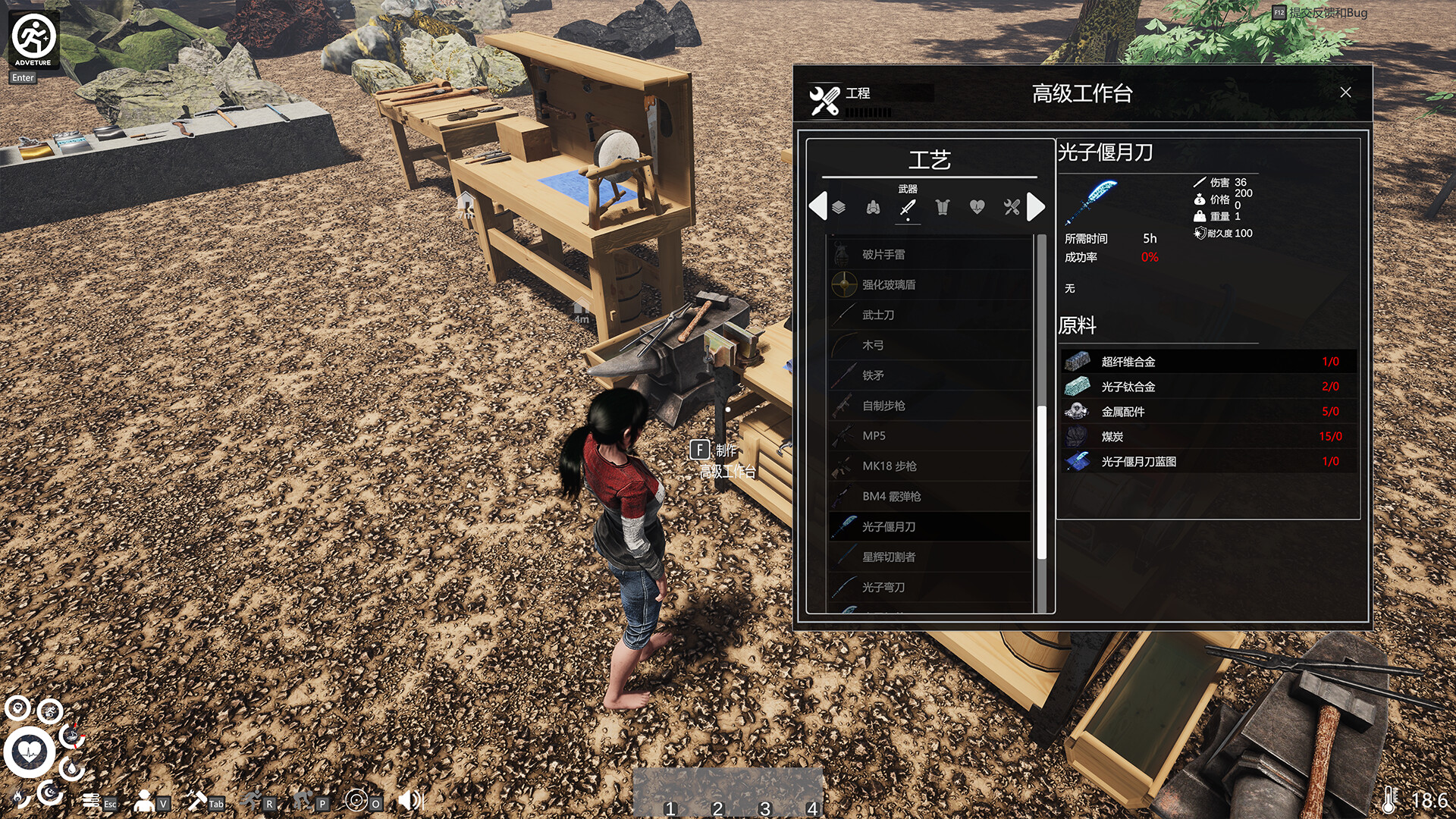This screenshot has height=819, width=1456.
Task: Select the stacked layers category tab
Action: tap(839, 207)
